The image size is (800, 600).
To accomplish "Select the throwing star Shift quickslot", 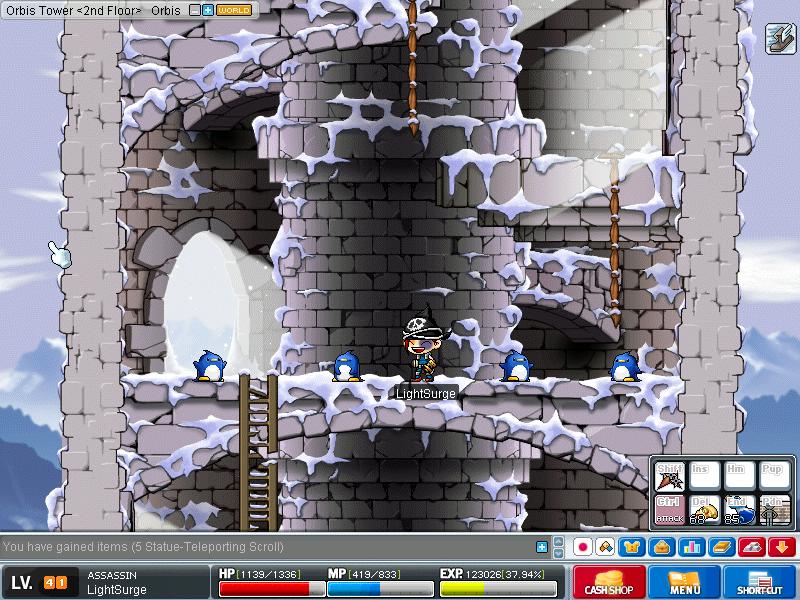I will pos(668,476).
